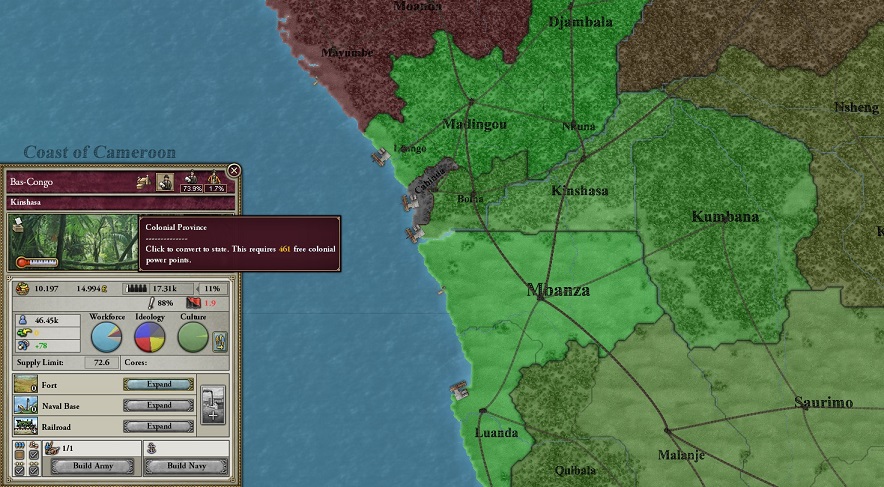Click the Build Army button
This screenshot has height=487, width=884.
pyautogui.click(x=92, y=467)
